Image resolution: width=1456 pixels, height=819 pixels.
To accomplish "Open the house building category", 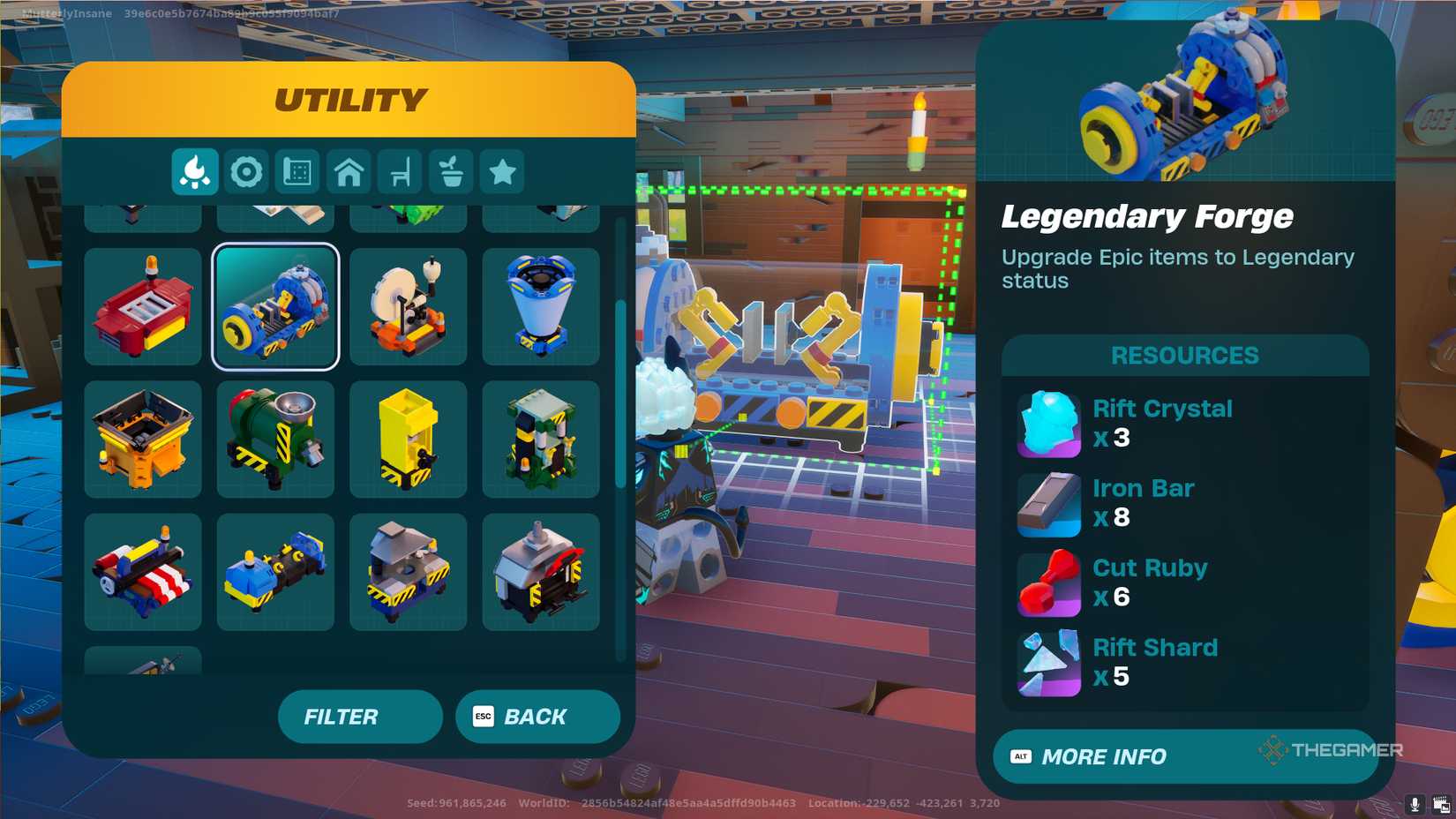I will (349, 172).
